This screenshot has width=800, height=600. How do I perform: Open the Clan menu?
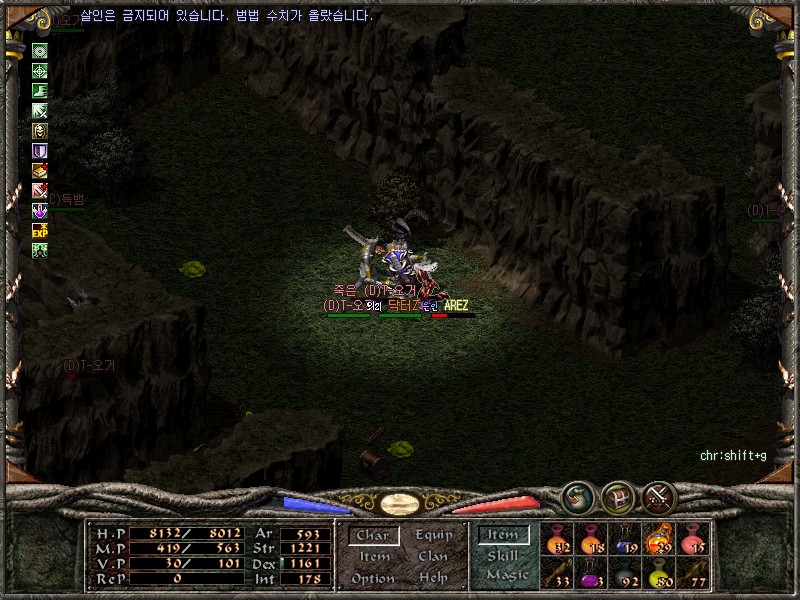pos(433,557)
